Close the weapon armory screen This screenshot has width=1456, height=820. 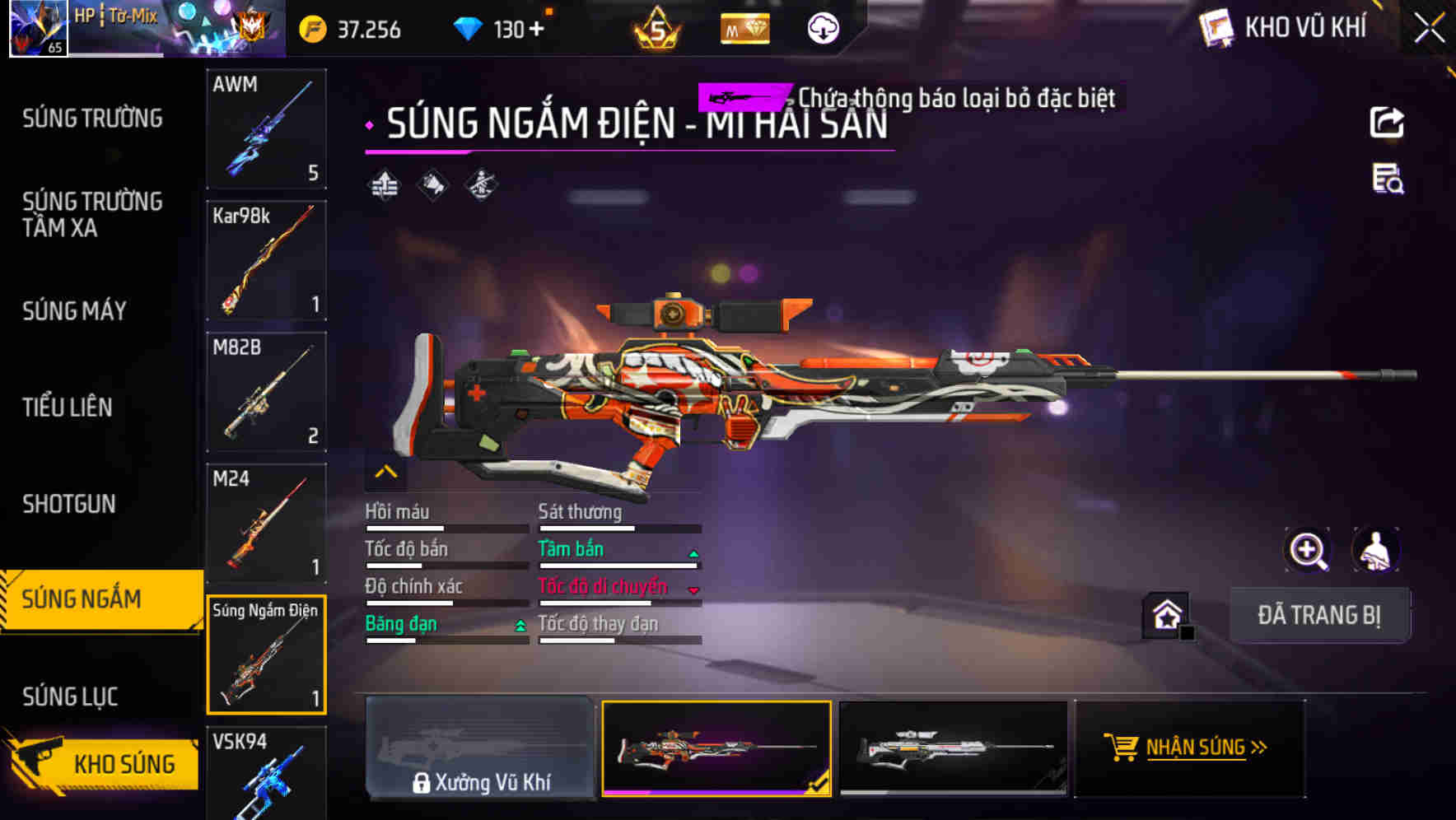click(1429, 28)
